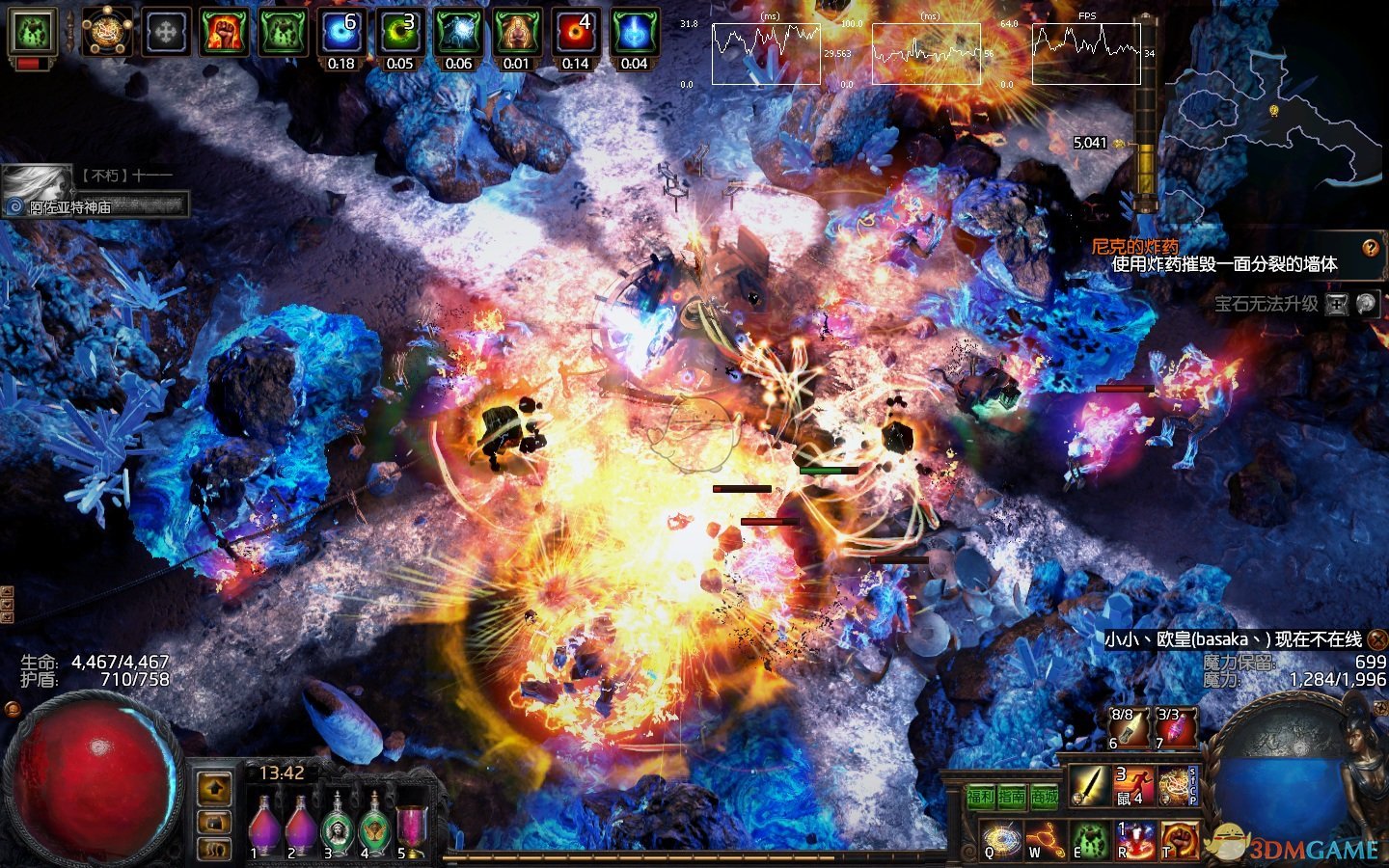
Task: Open the quest help question mark
Action: click(x=1371, y=248)
